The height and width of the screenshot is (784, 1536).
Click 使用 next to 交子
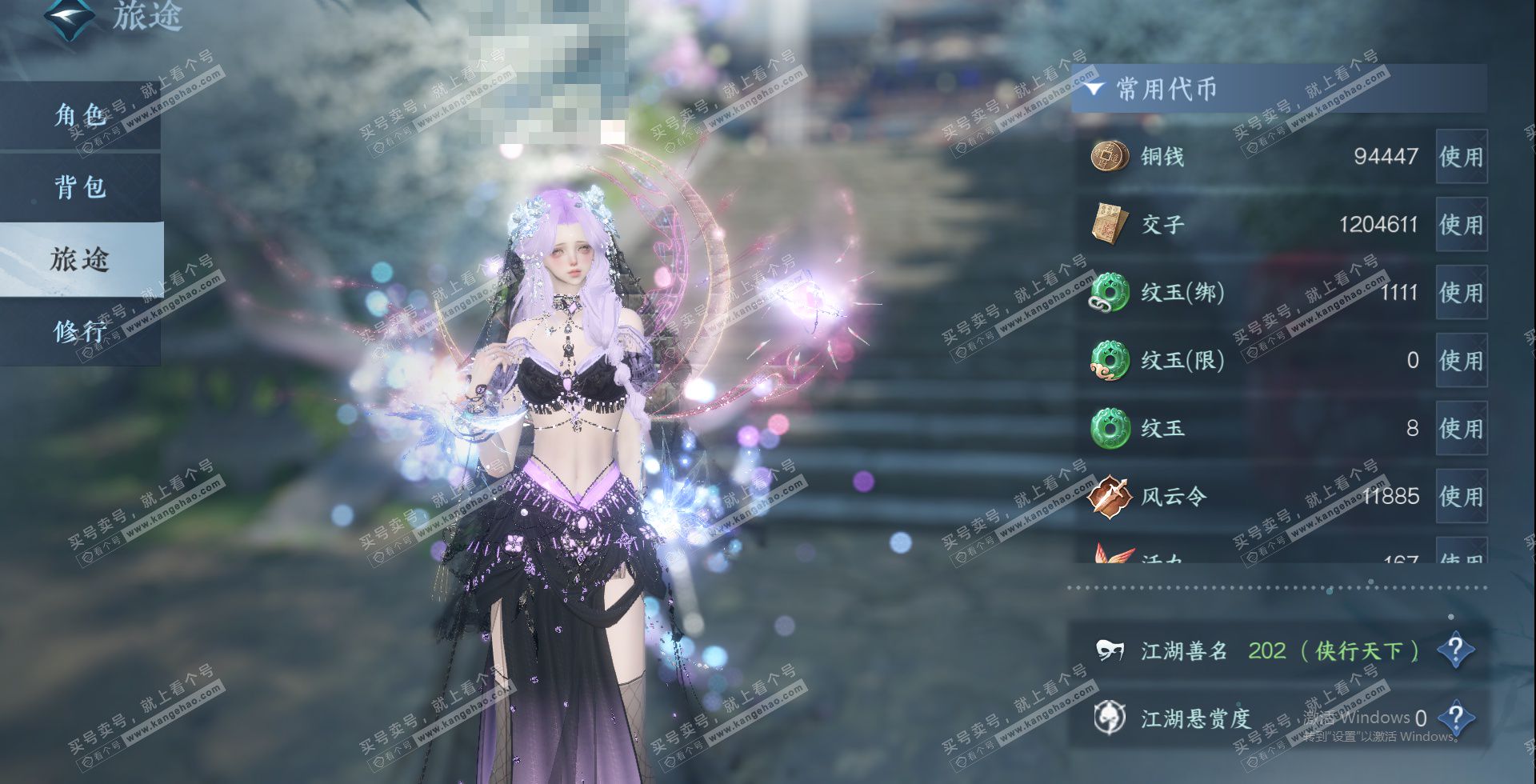click(1461, 225)
